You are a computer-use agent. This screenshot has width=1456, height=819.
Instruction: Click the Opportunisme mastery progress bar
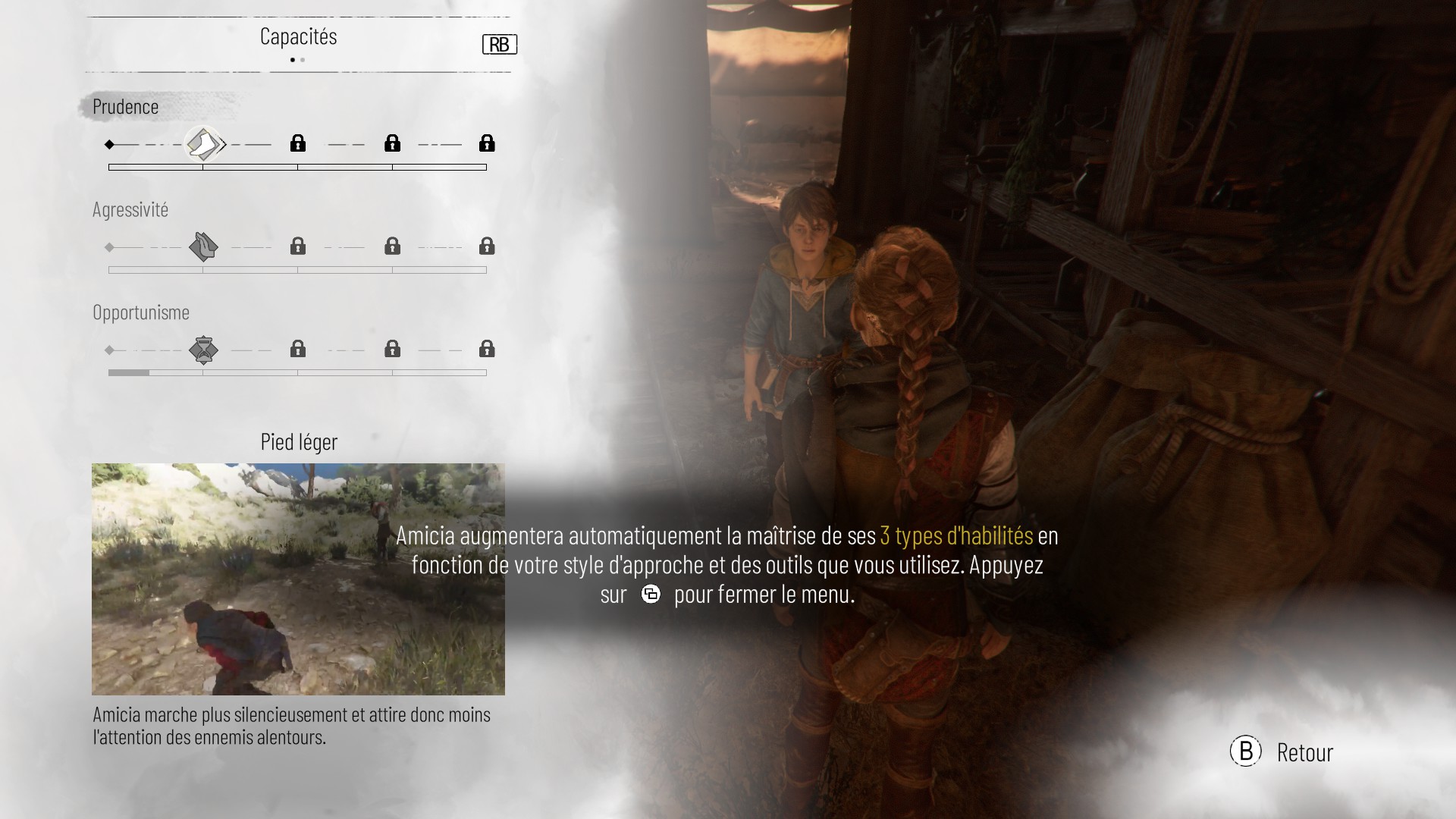(x=297, y=372)
